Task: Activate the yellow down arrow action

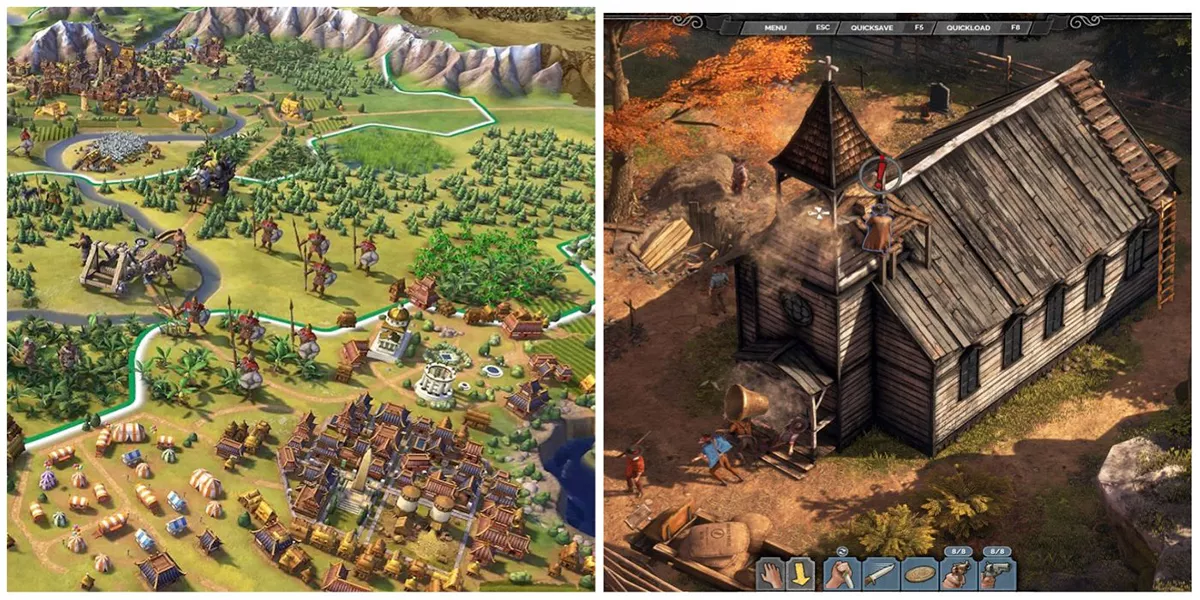Action: coord(803,573)
